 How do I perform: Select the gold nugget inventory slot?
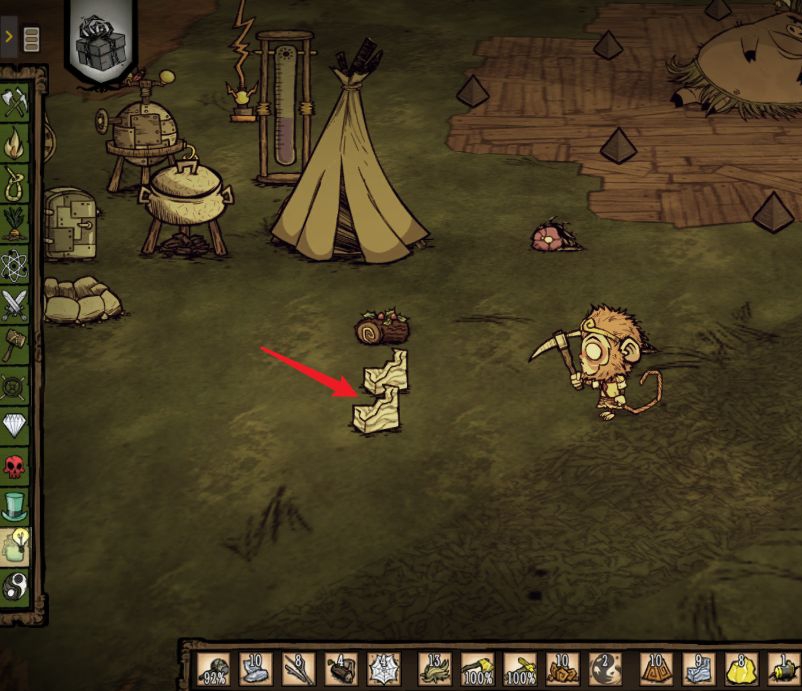(740, 670)
